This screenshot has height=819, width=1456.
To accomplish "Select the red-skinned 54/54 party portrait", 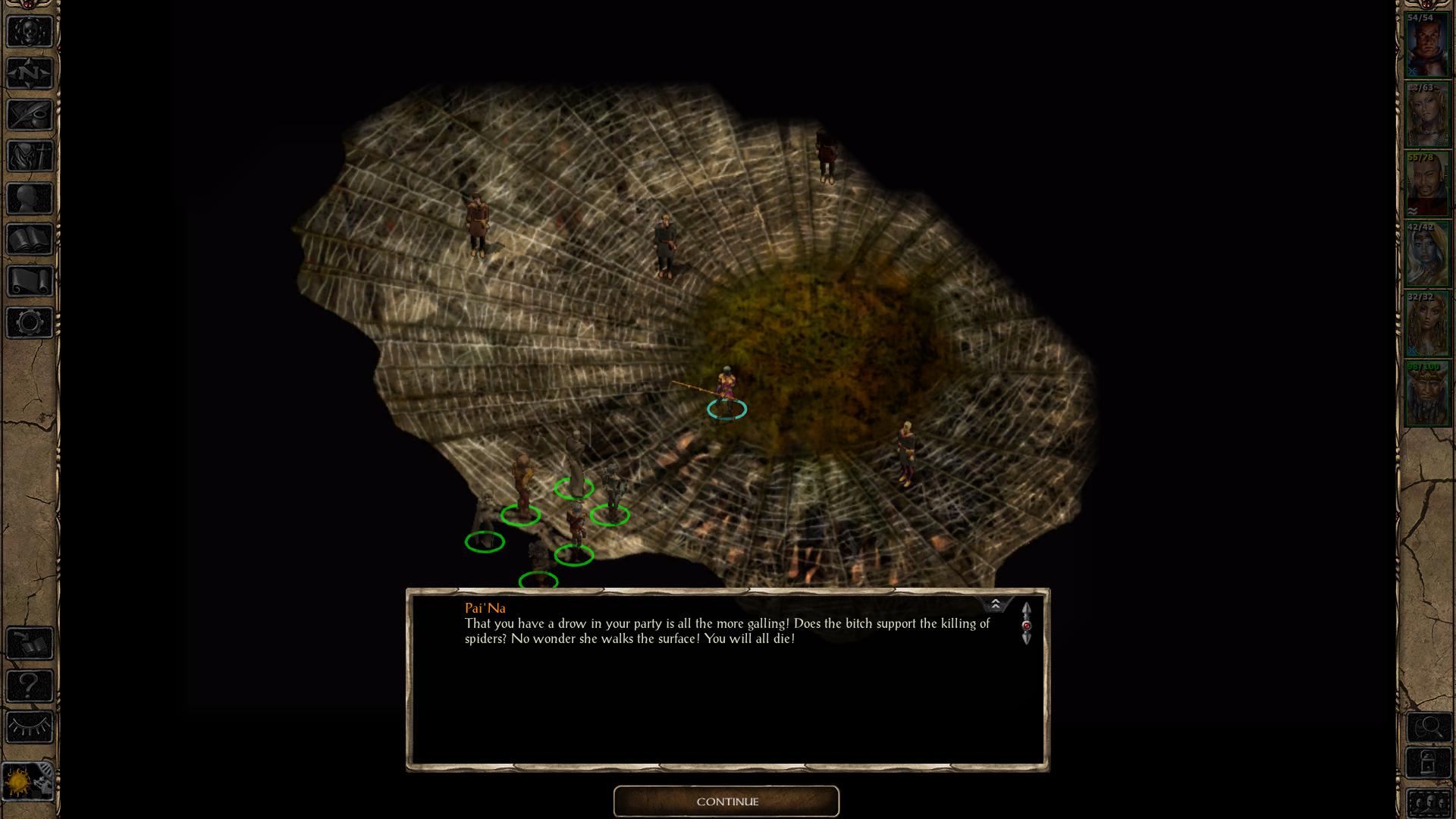I will coord(1427,45).
